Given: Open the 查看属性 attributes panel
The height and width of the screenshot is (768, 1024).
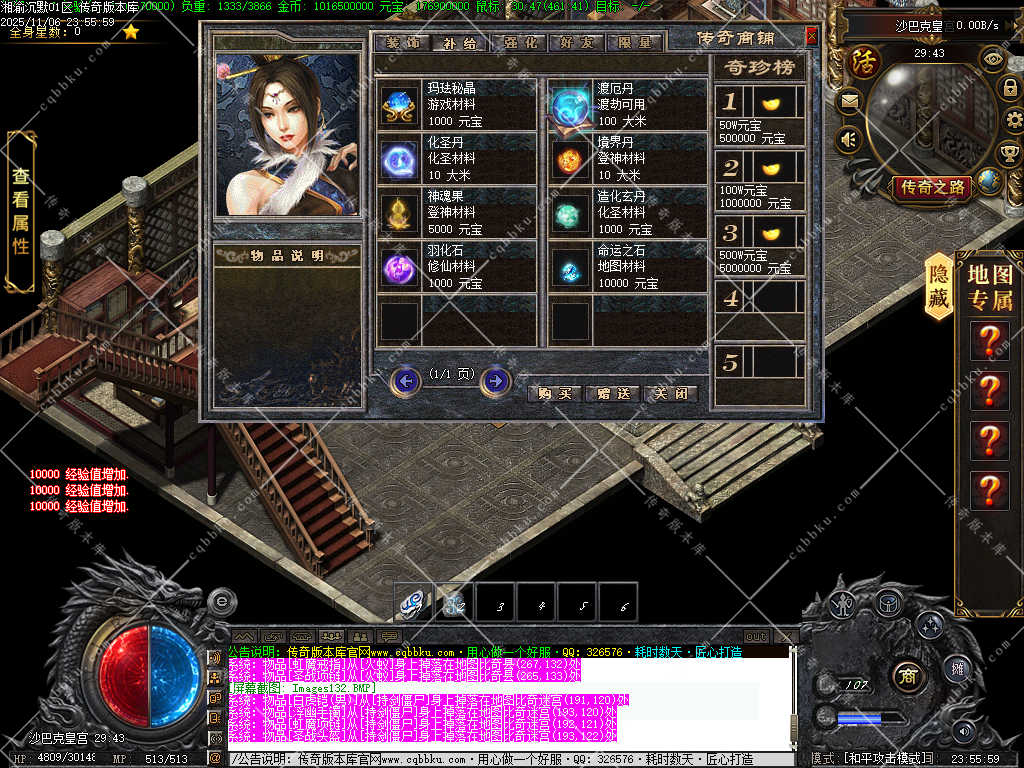Looking at the screenshot, I should point(21,210).
